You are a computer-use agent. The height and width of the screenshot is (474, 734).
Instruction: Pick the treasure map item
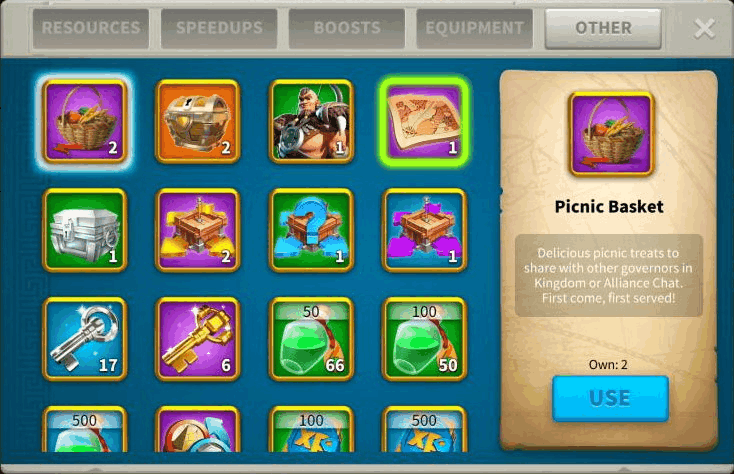425,121
